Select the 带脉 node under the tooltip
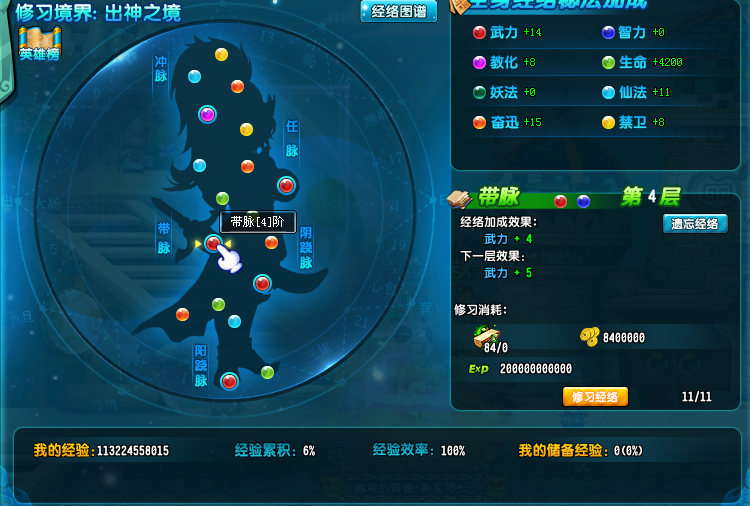Viewport: 750px width, 506px height. (x=213, y=244)
